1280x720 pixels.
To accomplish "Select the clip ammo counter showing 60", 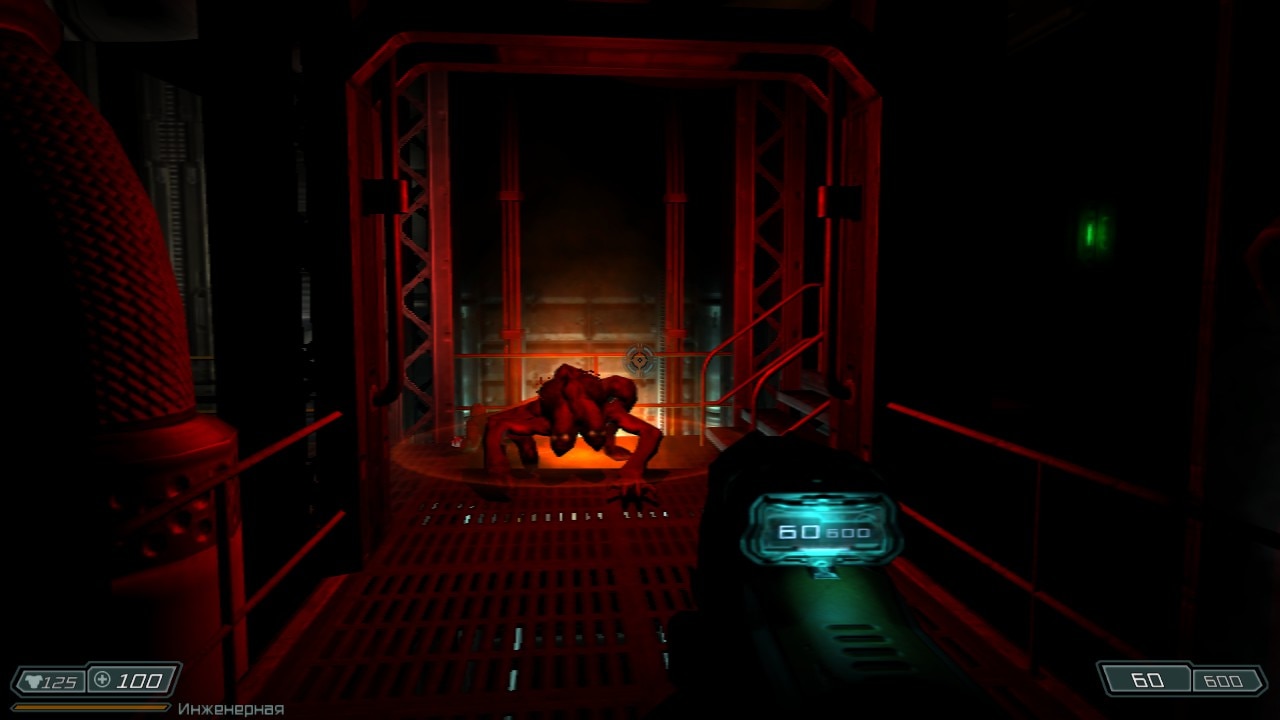I will tap(1147, 680).
